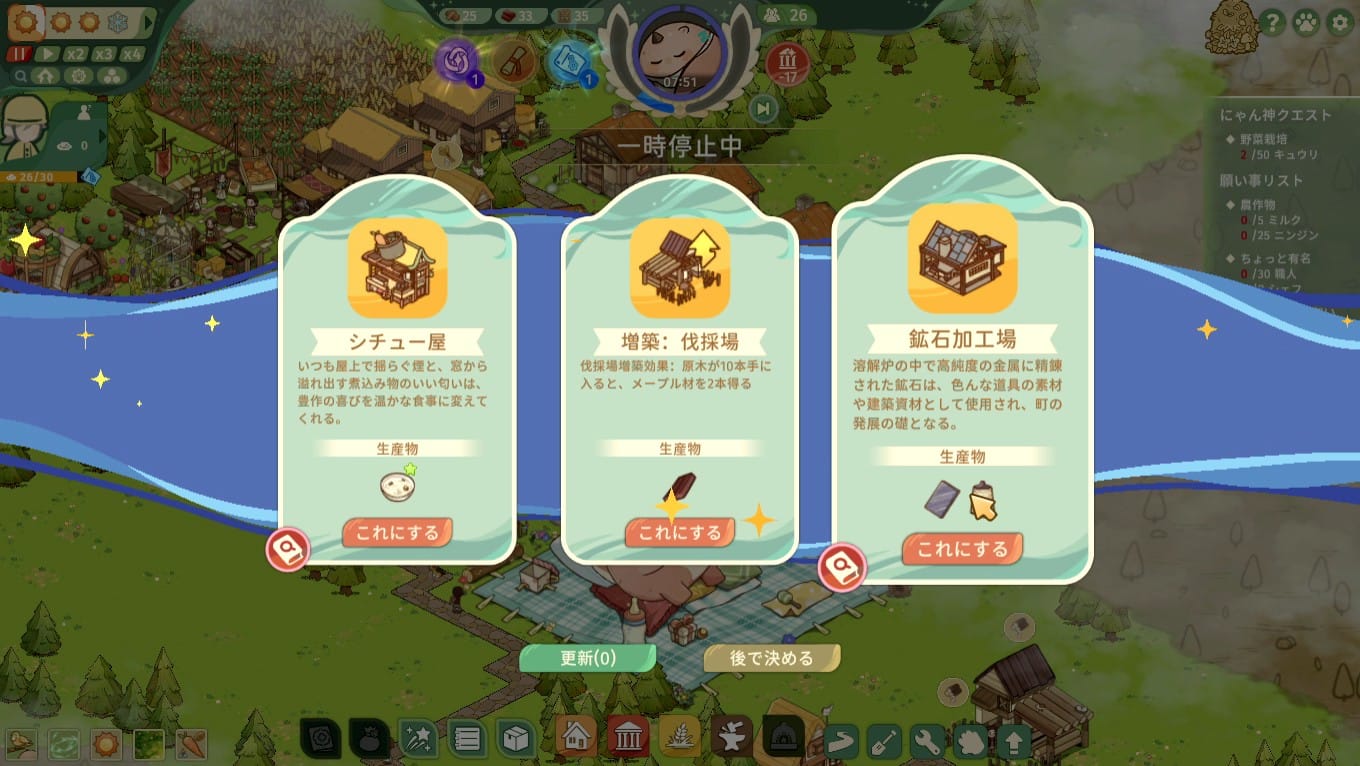Select the wheat farming build category
1360x766 pixels.
pos(679,739)
